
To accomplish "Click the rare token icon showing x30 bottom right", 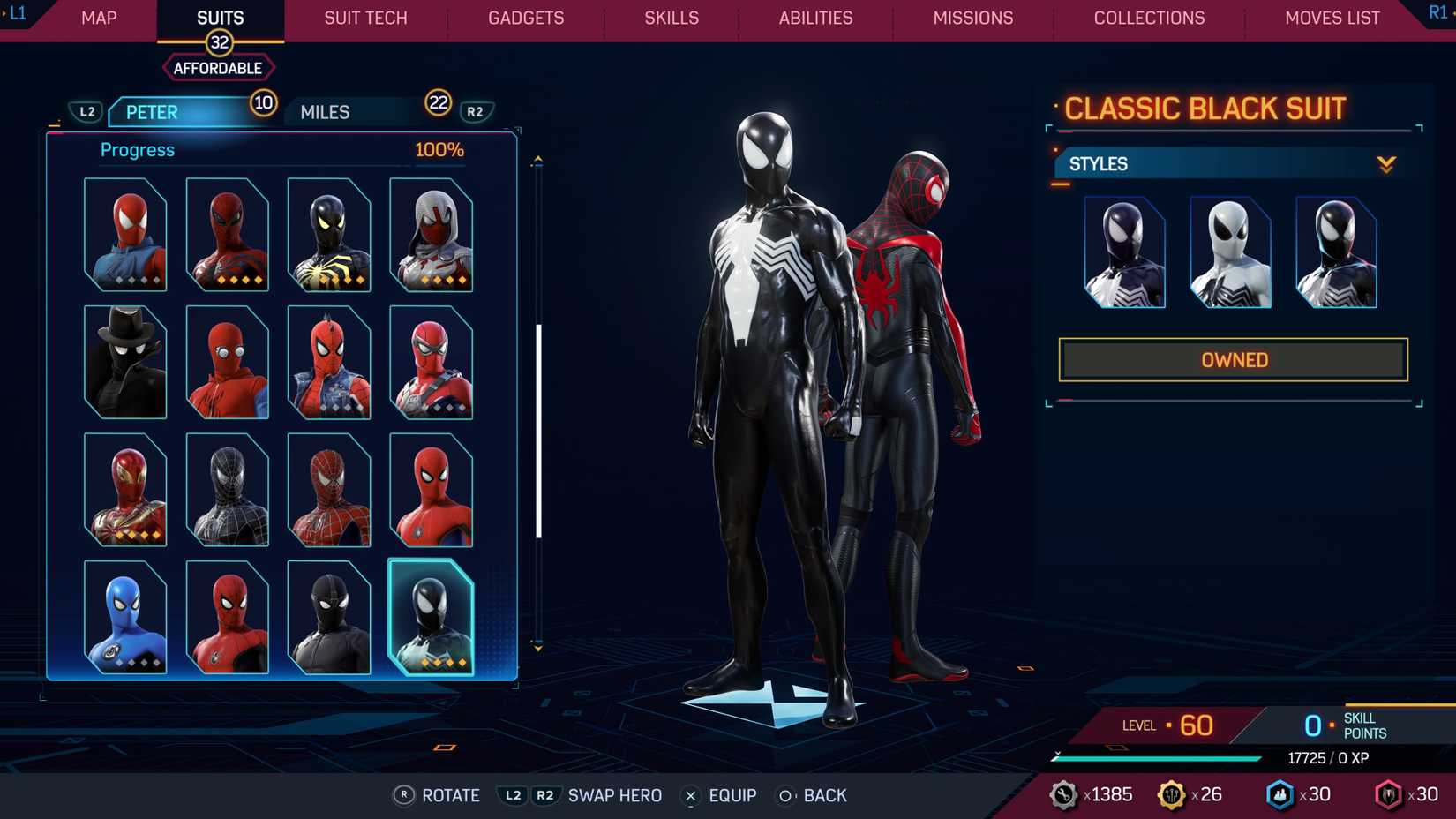I will point(1388,794).
